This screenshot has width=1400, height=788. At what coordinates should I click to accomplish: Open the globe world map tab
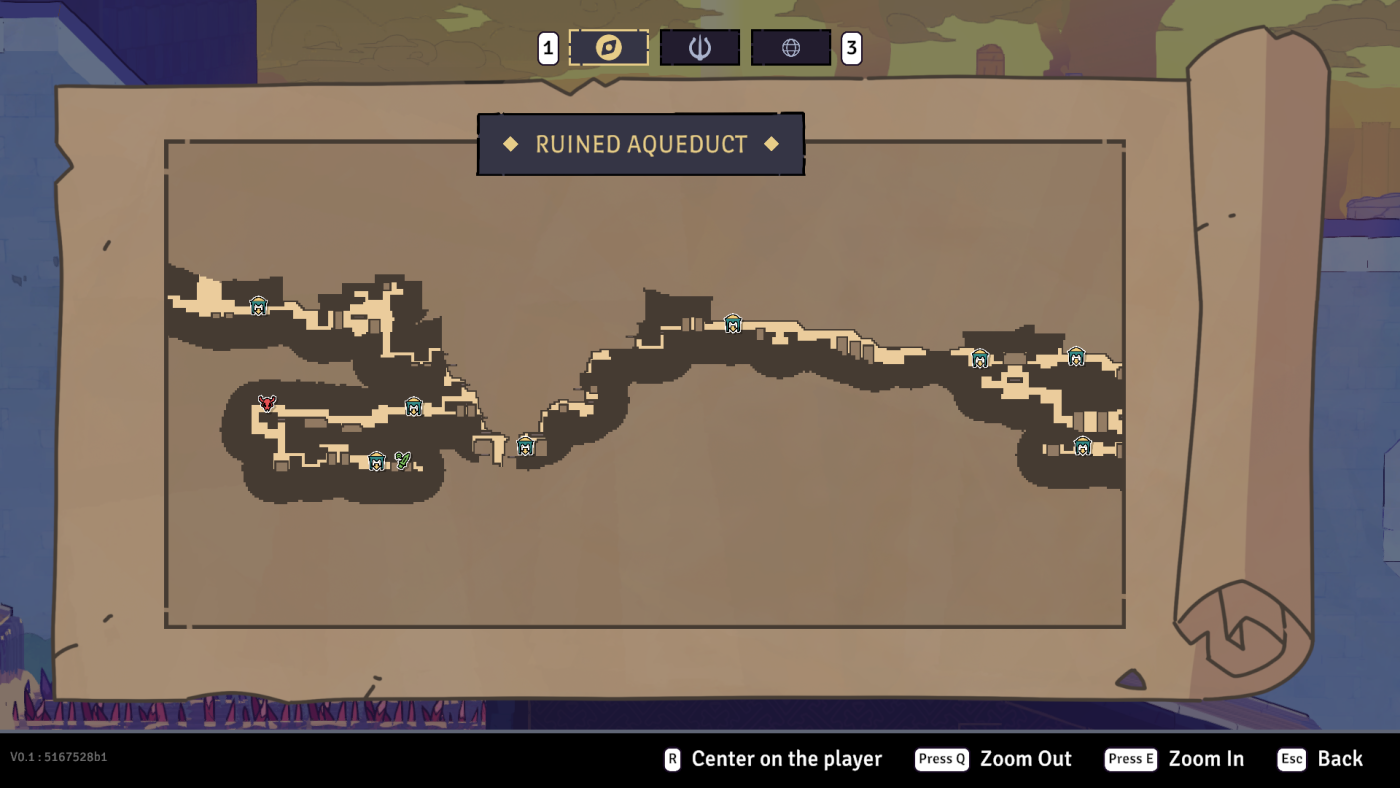click(x=791, y=48)
